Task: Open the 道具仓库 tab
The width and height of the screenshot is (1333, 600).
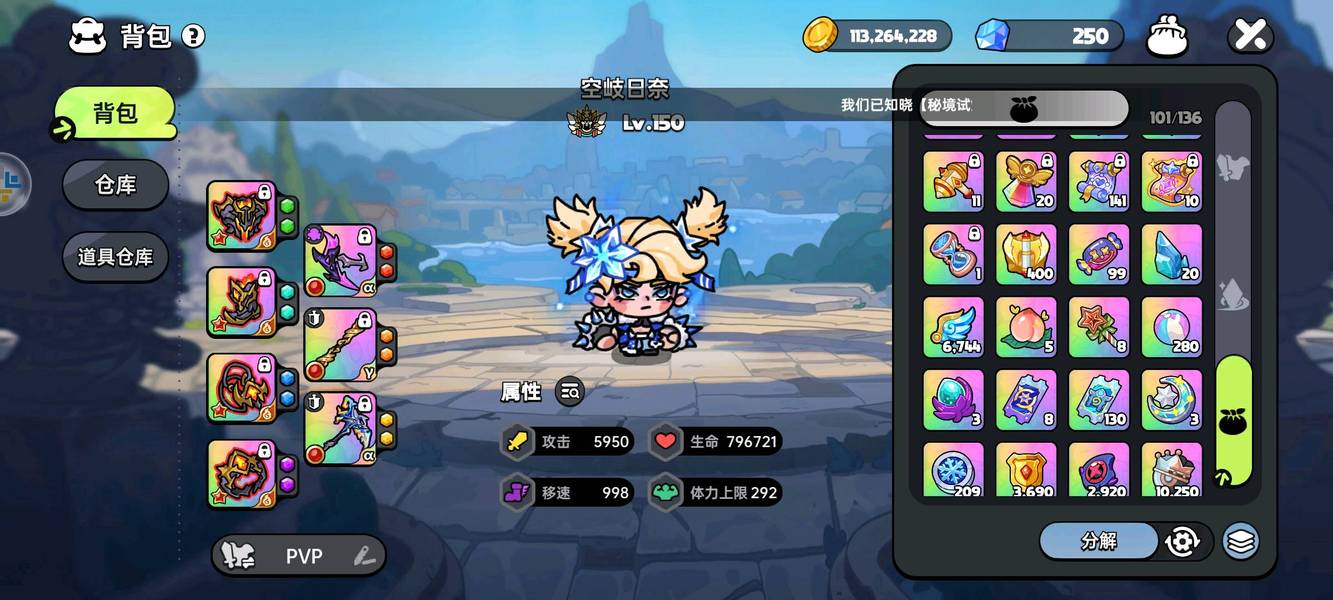Action: (x=115, y=257)
